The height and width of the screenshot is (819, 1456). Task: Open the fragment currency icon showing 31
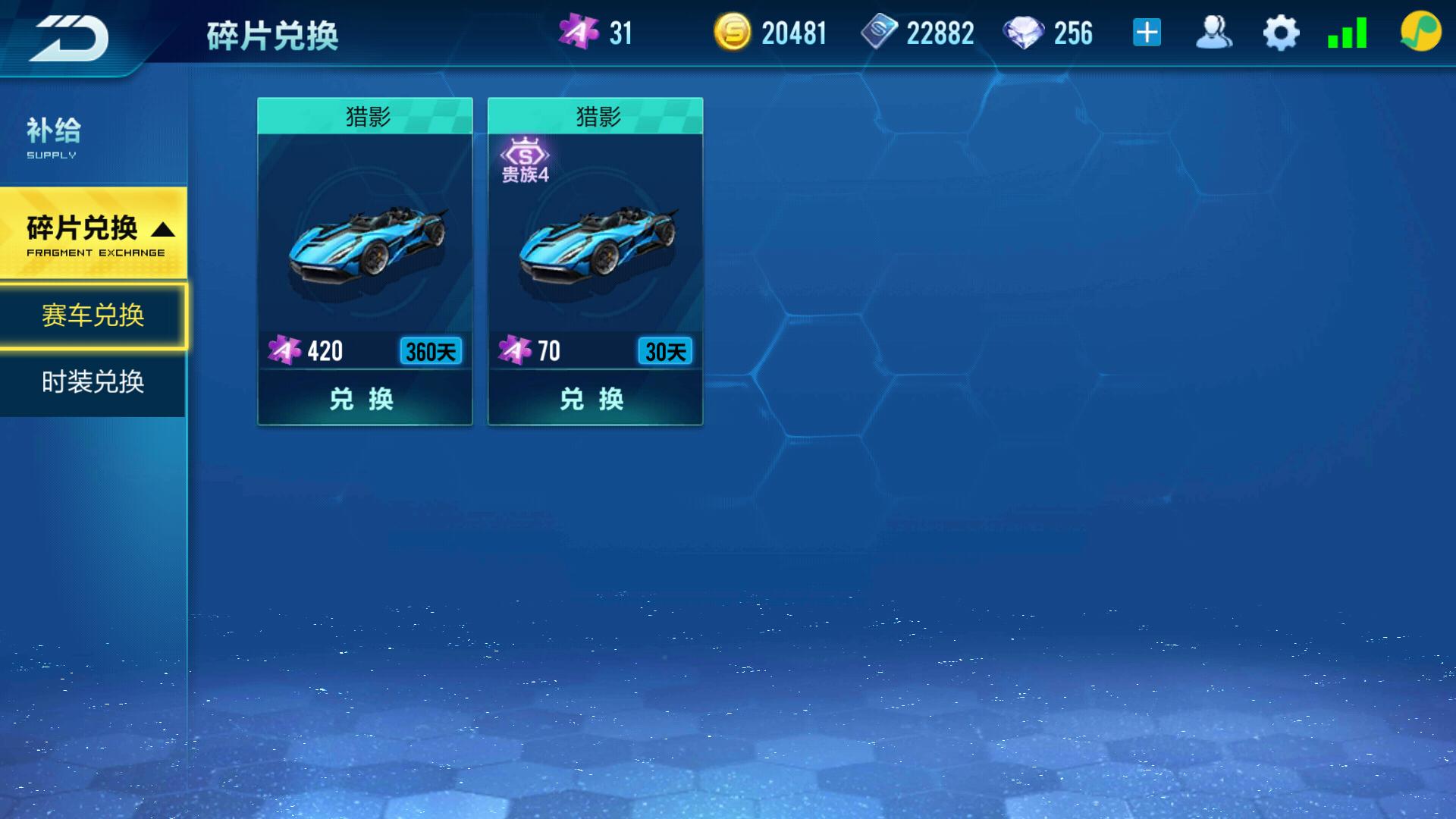point(579,32)
